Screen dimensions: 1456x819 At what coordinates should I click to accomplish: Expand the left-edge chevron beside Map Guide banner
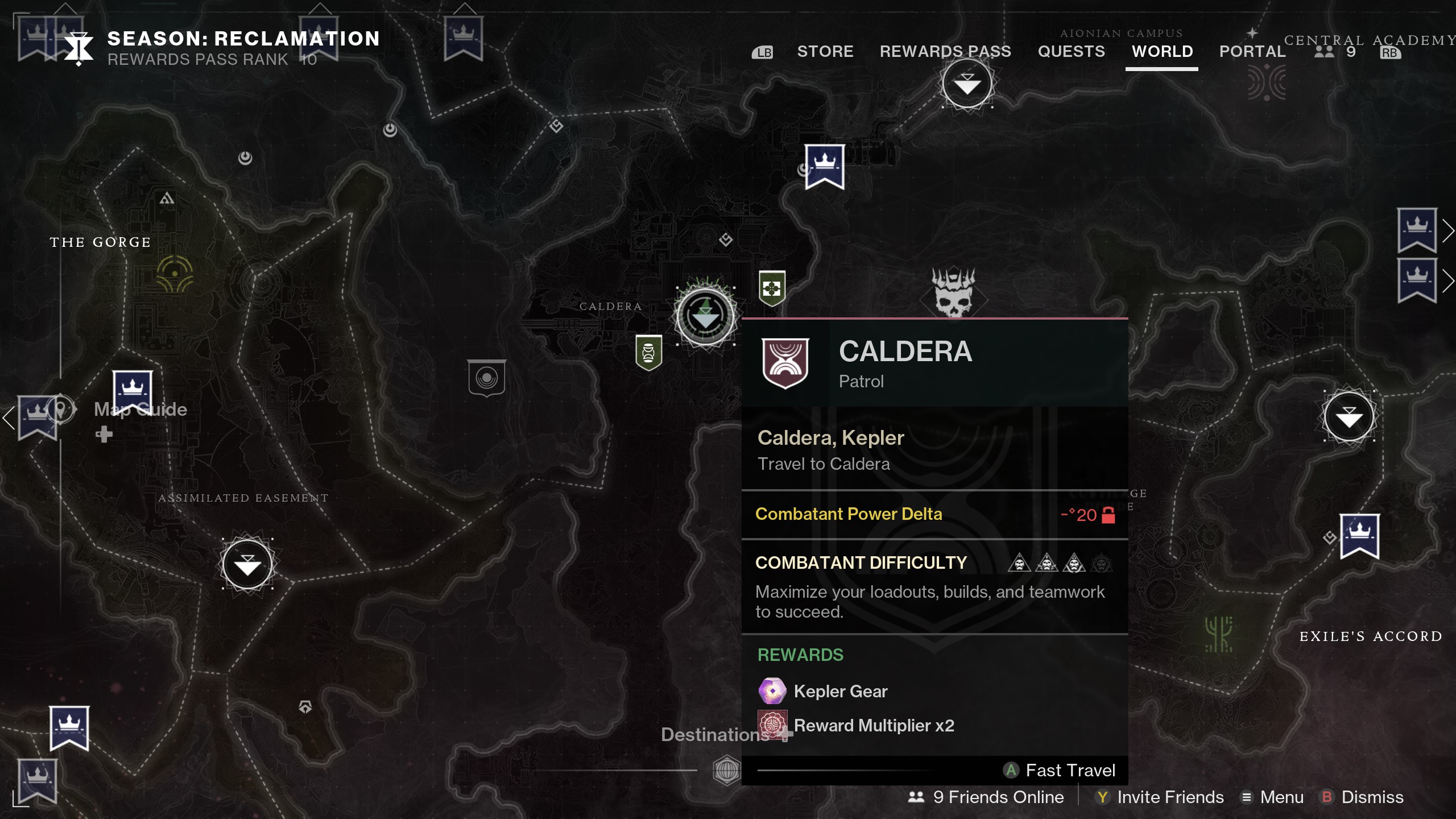click(x=8, y=418)
